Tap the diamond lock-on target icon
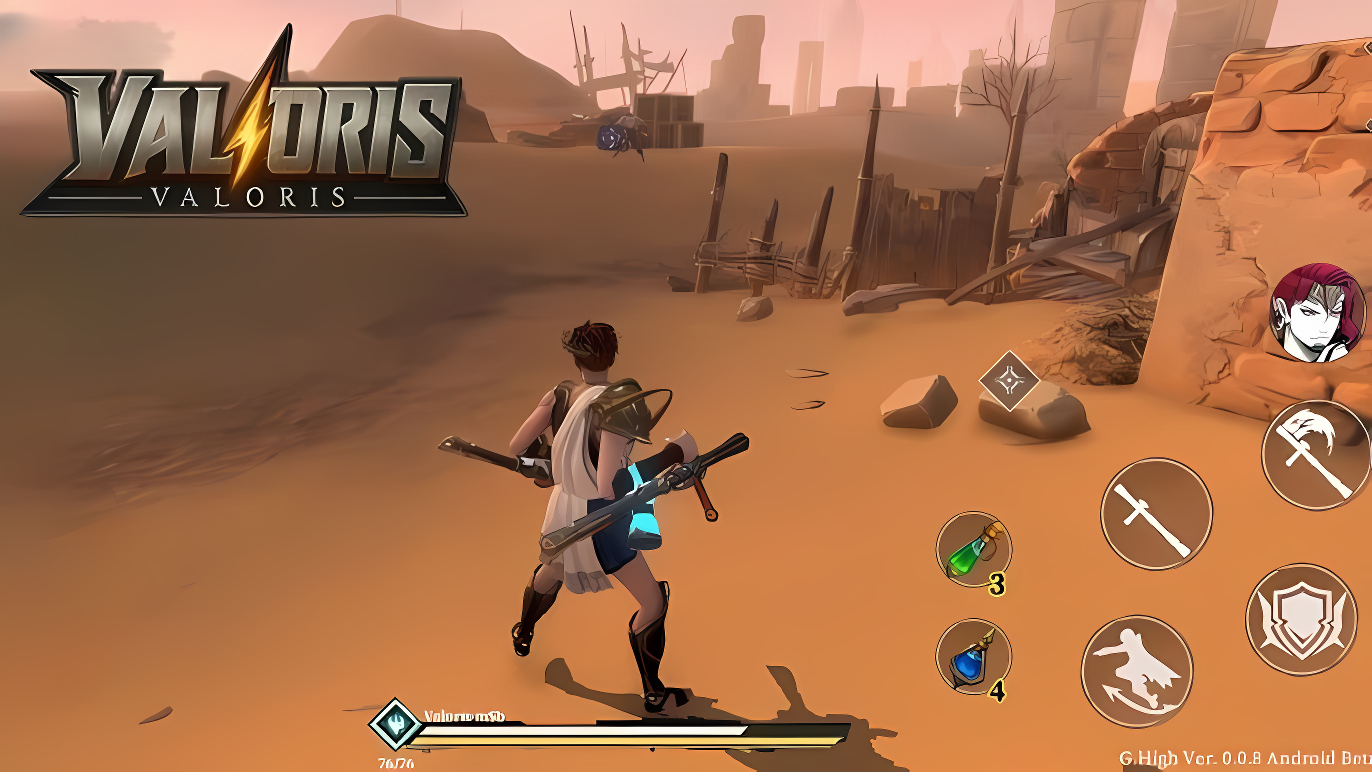1372x772 pixels. 1009,380
